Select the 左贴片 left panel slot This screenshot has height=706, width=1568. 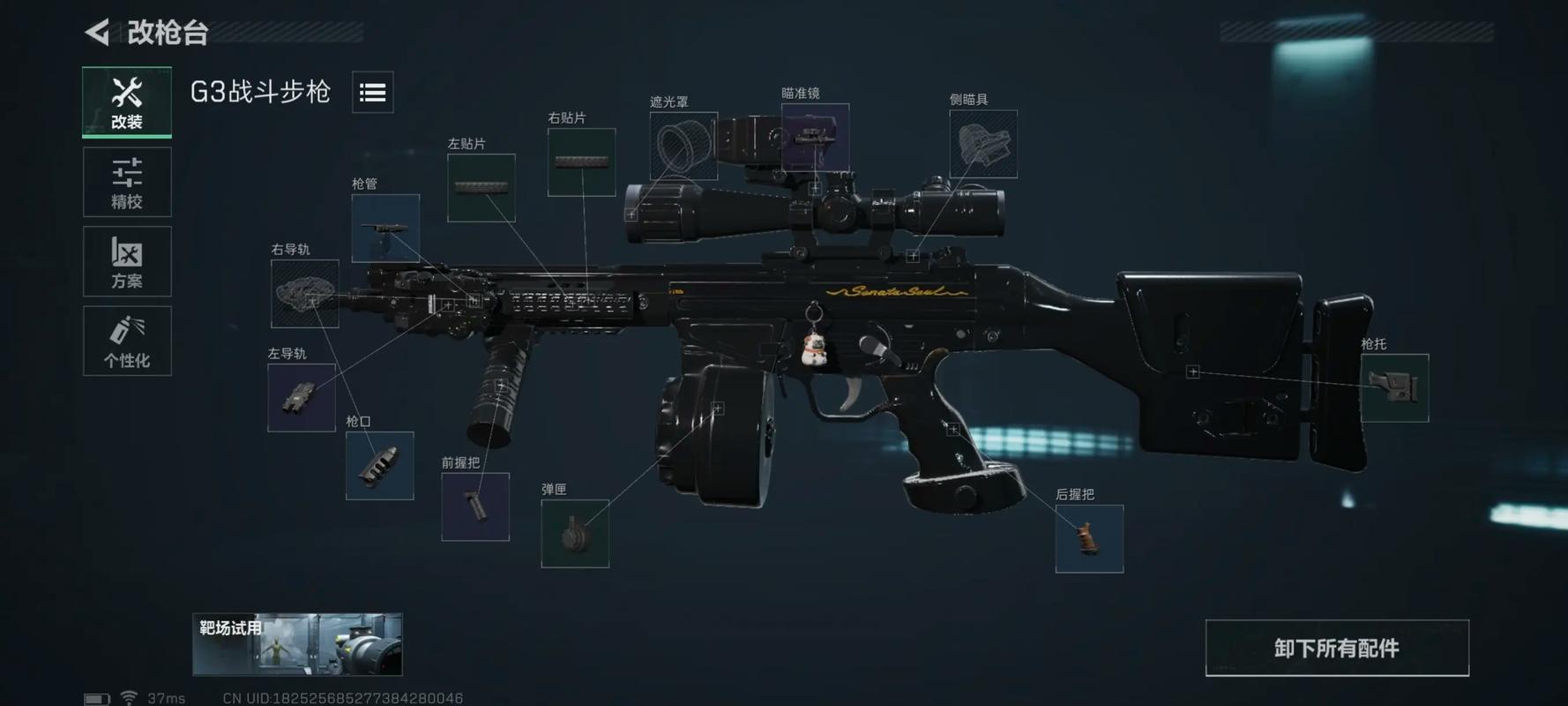pyautogui.click(x=481, y=187)
